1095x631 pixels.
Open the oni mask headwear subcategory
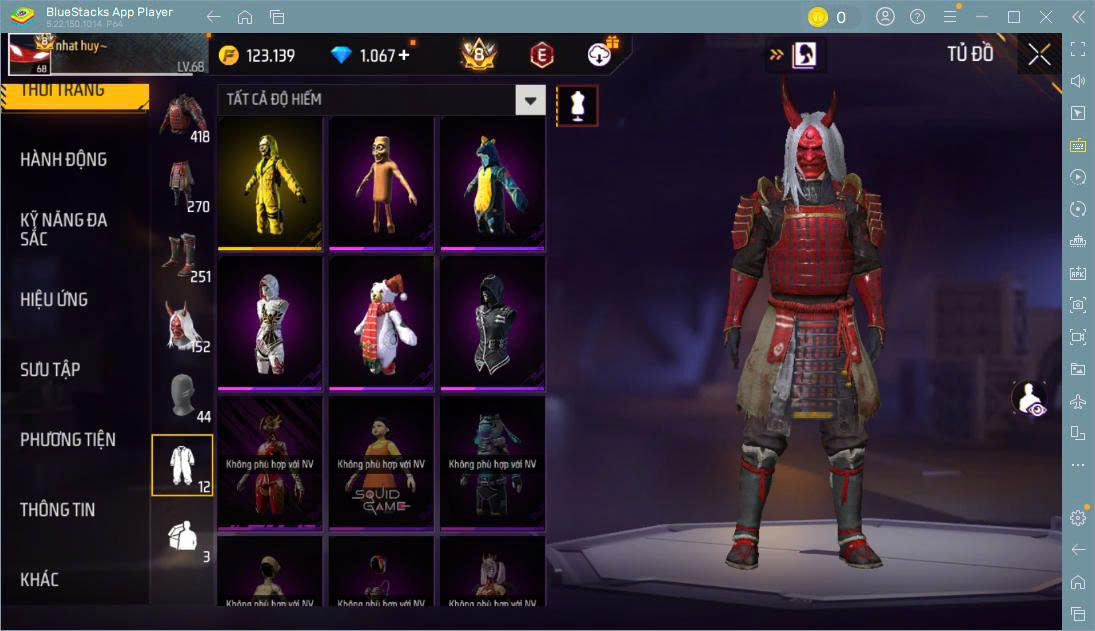tap(183, 326)
